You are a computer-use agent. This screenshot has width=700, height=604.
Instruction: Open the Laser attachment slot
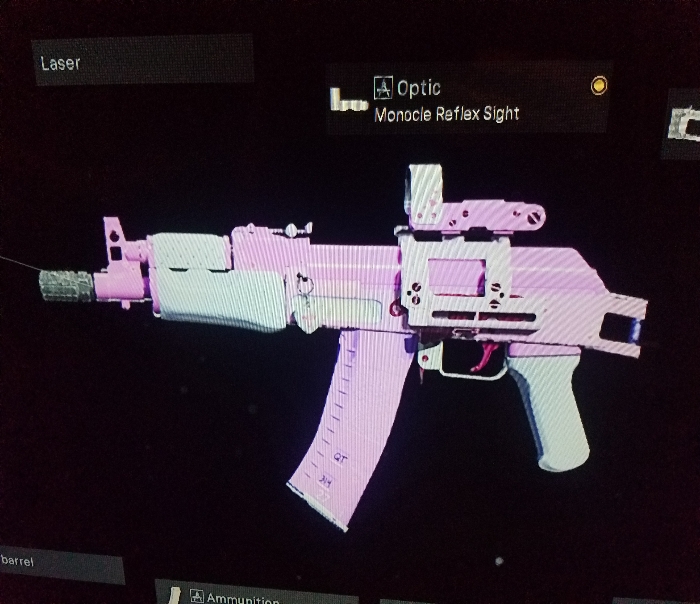(140, 63)
